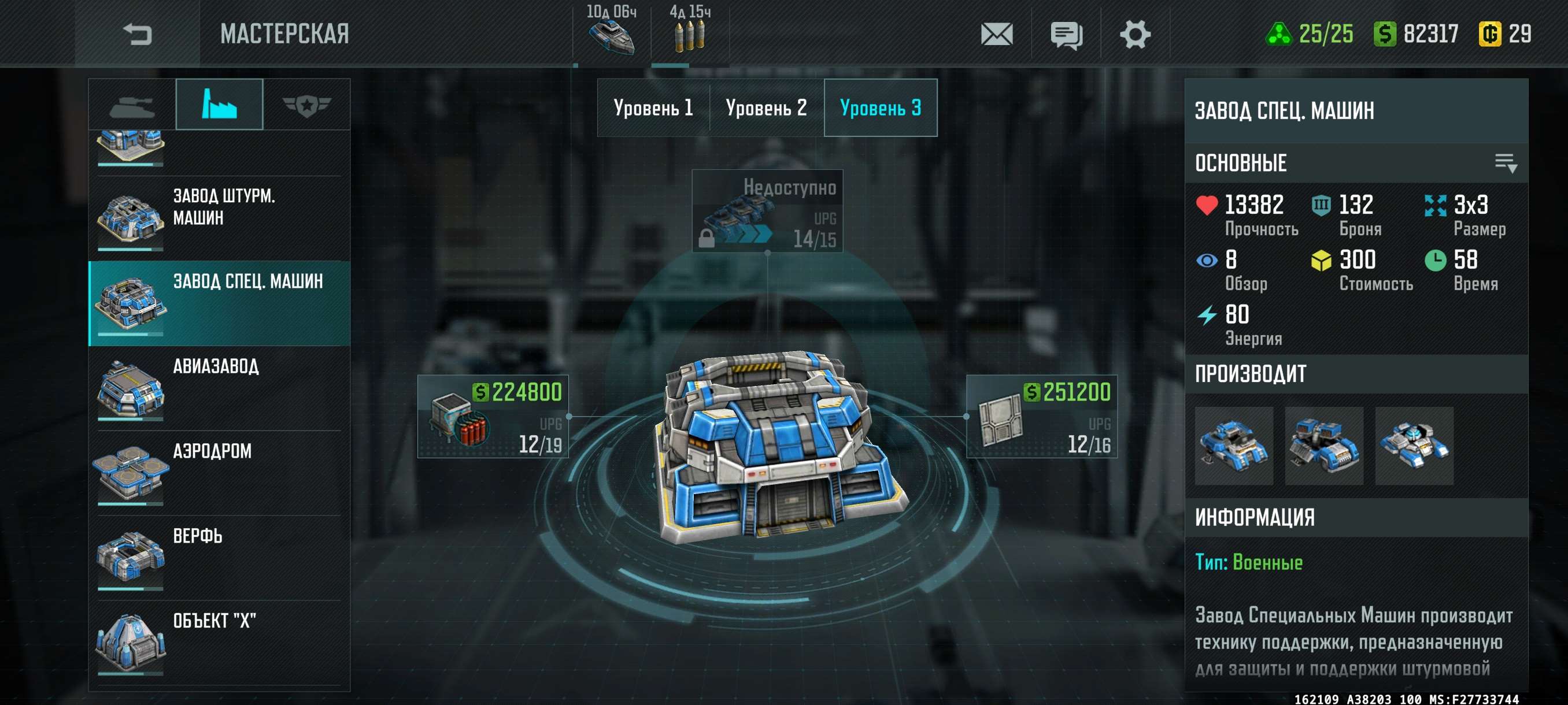Go back with the return arrow
Screen dimensions: 1568x705
[137, 34]
